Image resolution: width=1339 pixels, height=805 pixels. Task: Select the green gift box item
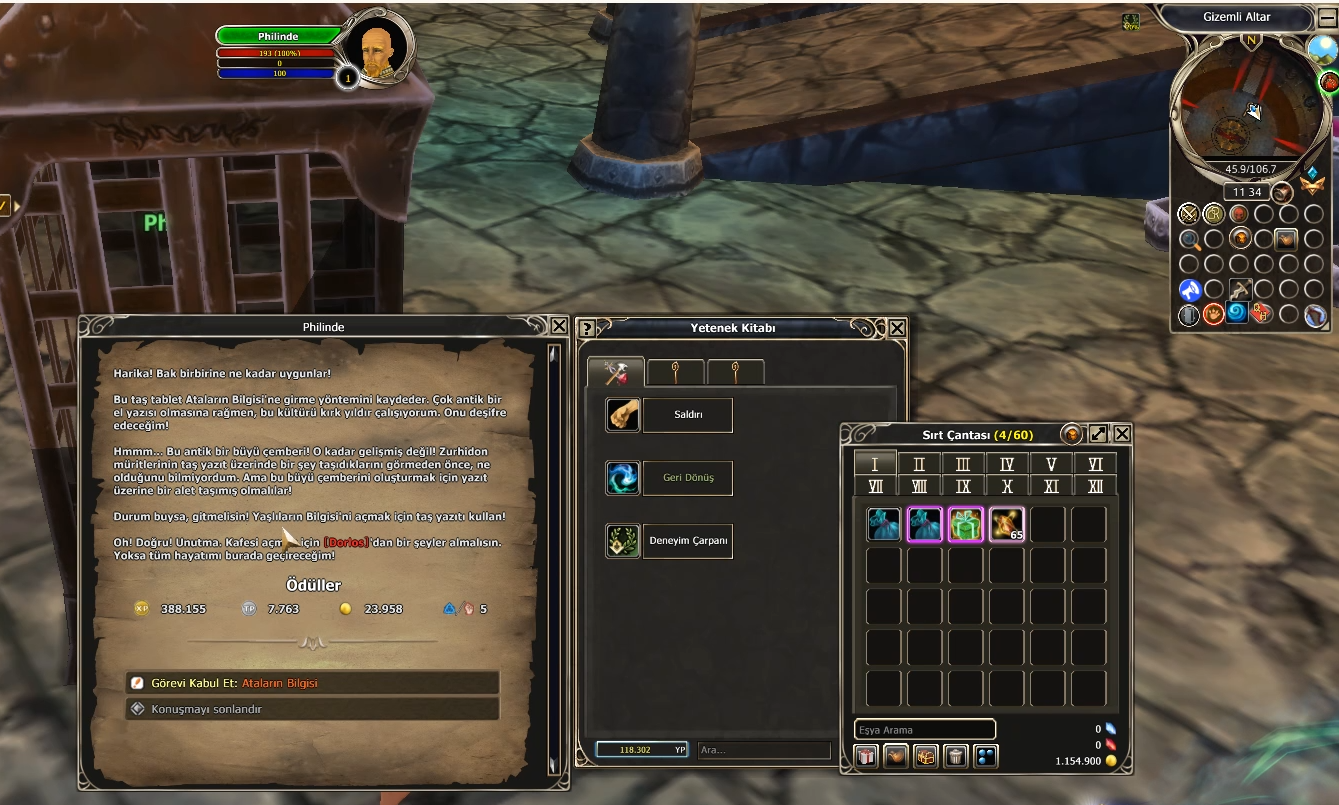965,525
